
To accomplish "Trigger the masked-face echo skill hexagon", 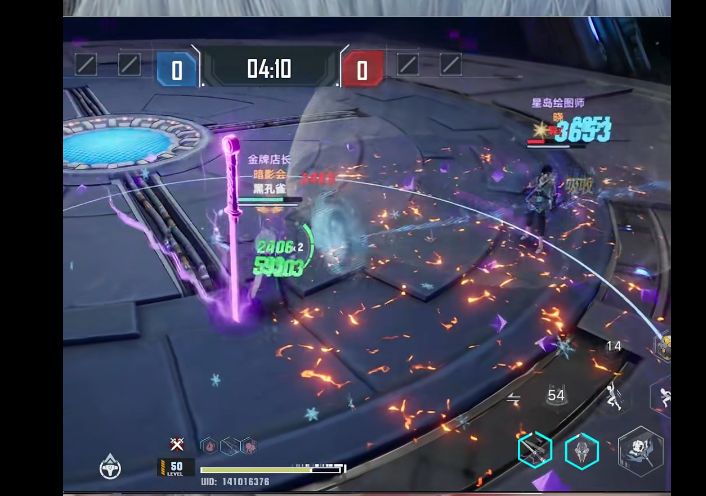I will pyautogui.click(x=581, y=452).
